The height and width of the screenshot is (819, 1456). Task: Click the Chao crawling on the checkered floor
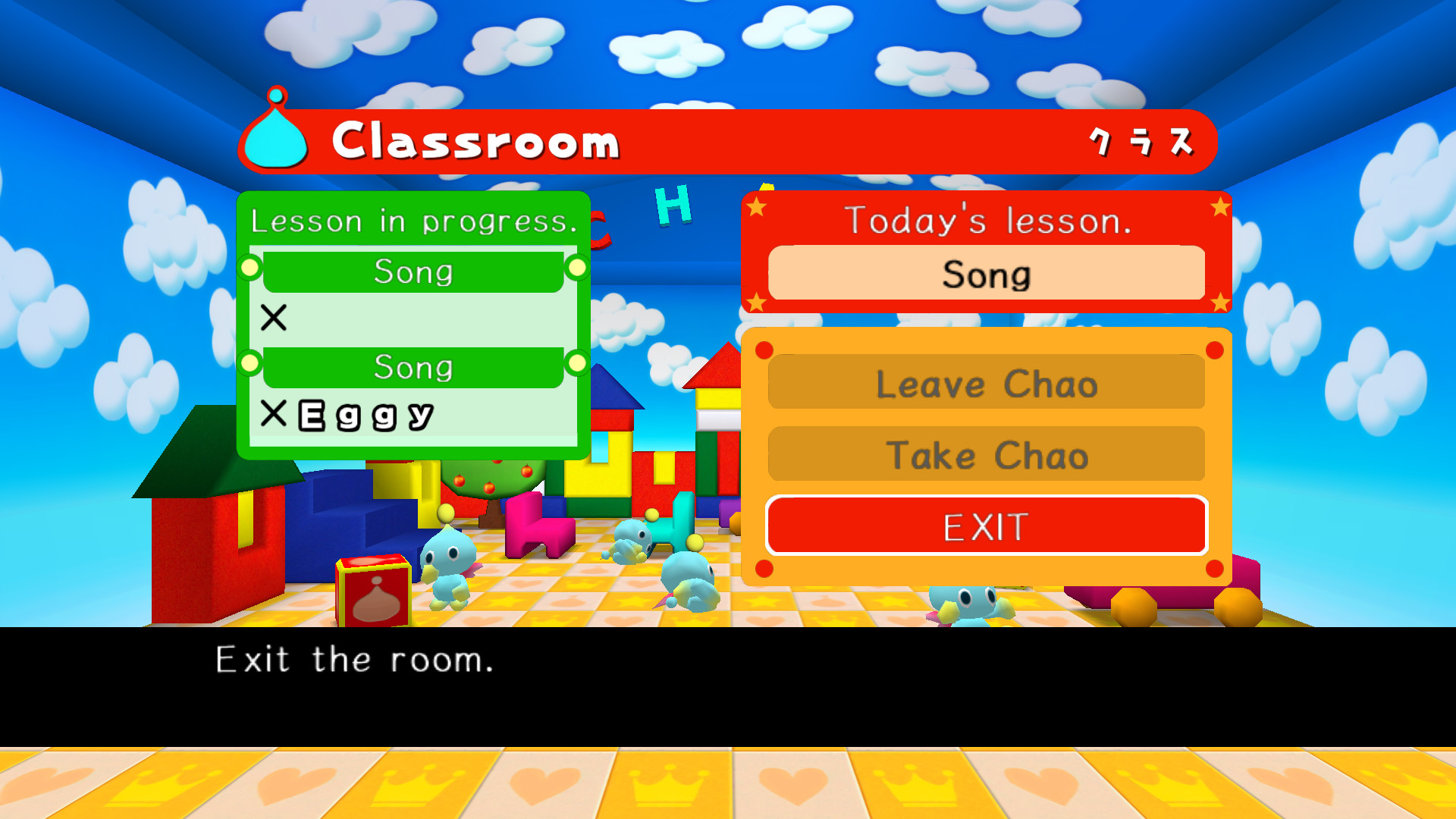pos(686,582)
